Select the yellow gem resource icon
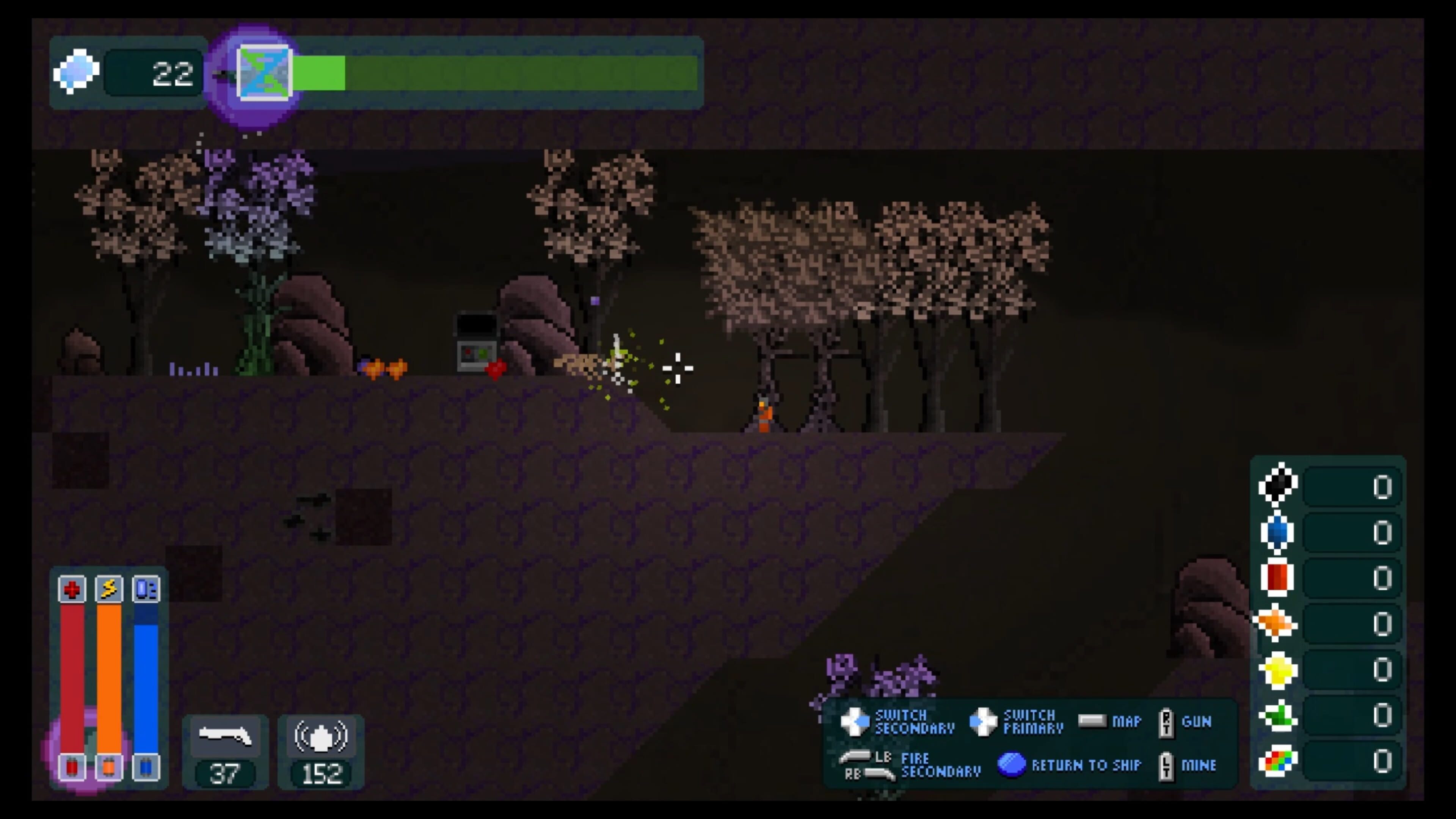The width and height of the screenshot is (1456, 819). coord(1277,670)
